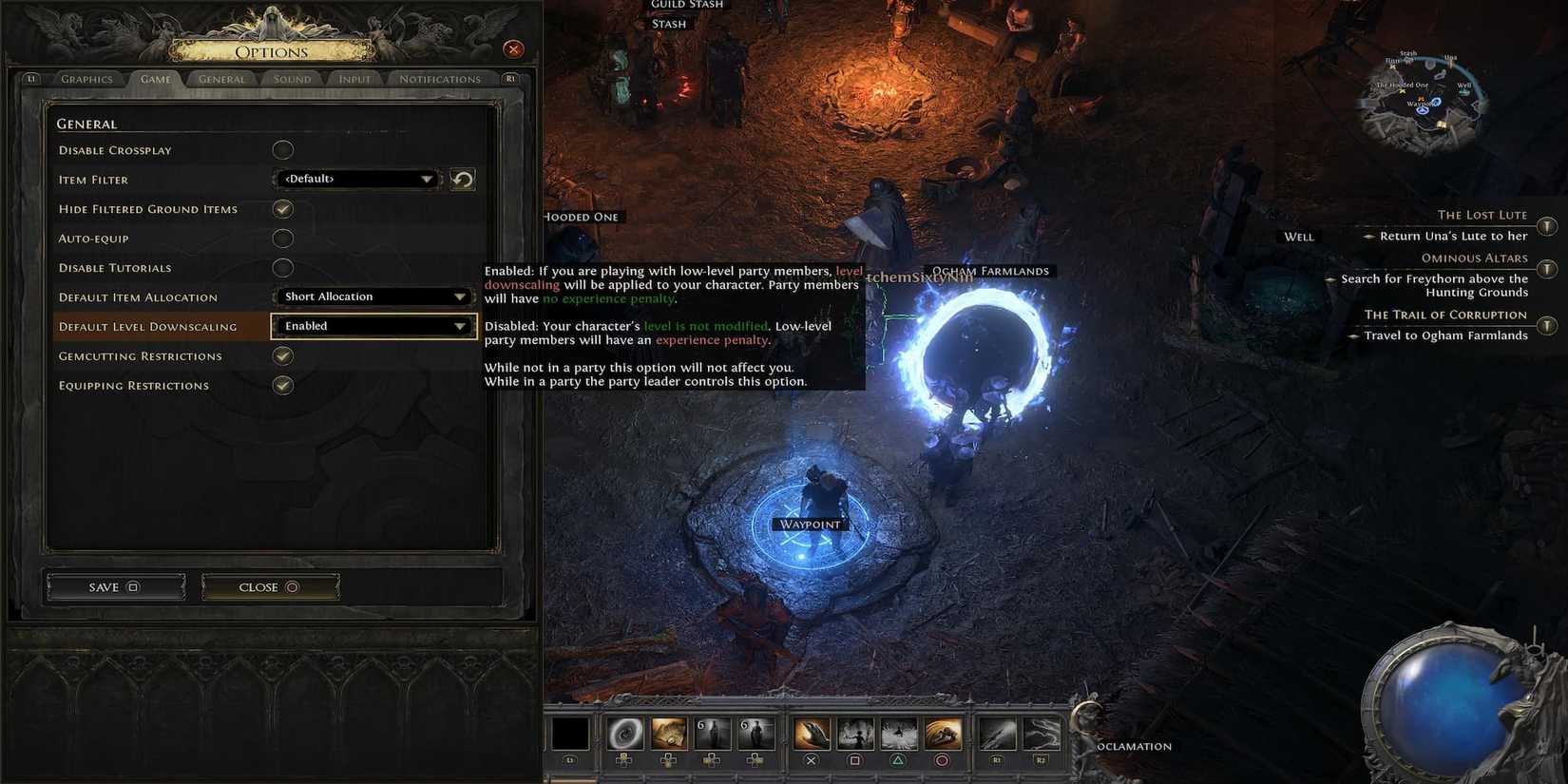Open the Default Item Allocation dropdown
Screen dimensions: 1568x784
click(373, 296)
